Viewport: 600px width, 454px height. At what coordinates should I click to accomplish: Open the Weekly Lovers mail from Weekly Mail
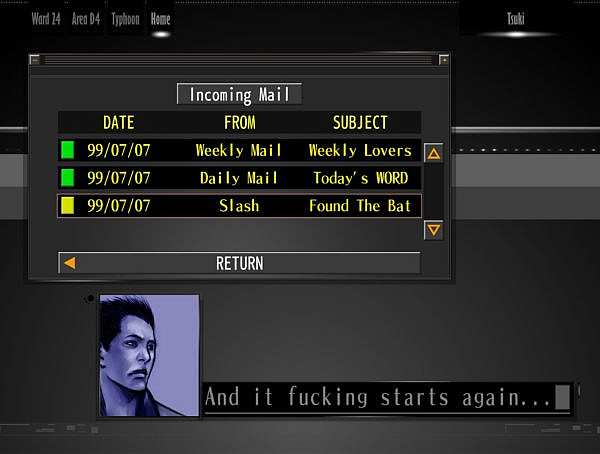point(239,151)
